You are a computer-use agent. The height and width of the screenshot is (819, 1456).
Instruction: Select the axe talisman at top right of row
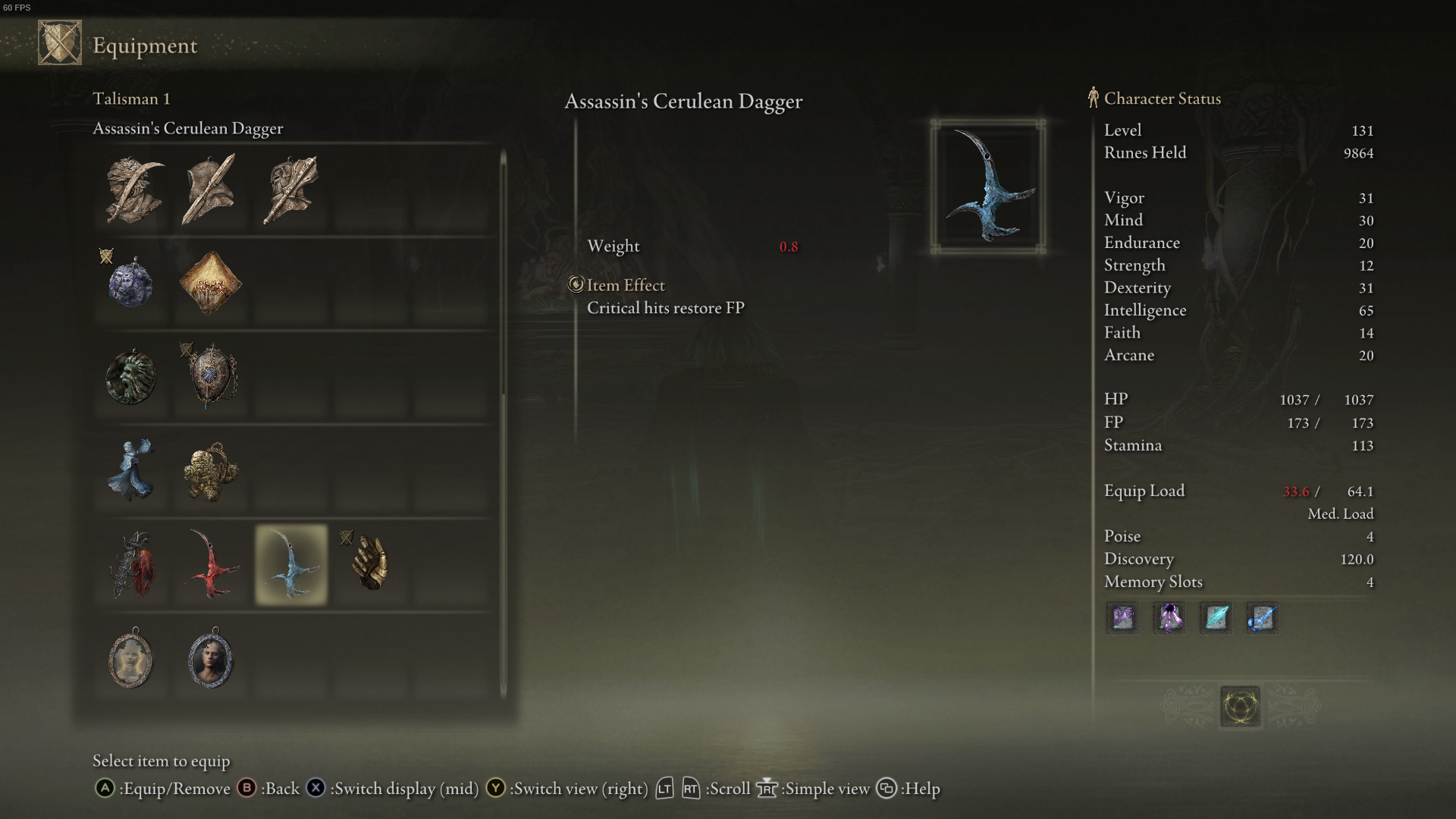(x=290, y=188)
